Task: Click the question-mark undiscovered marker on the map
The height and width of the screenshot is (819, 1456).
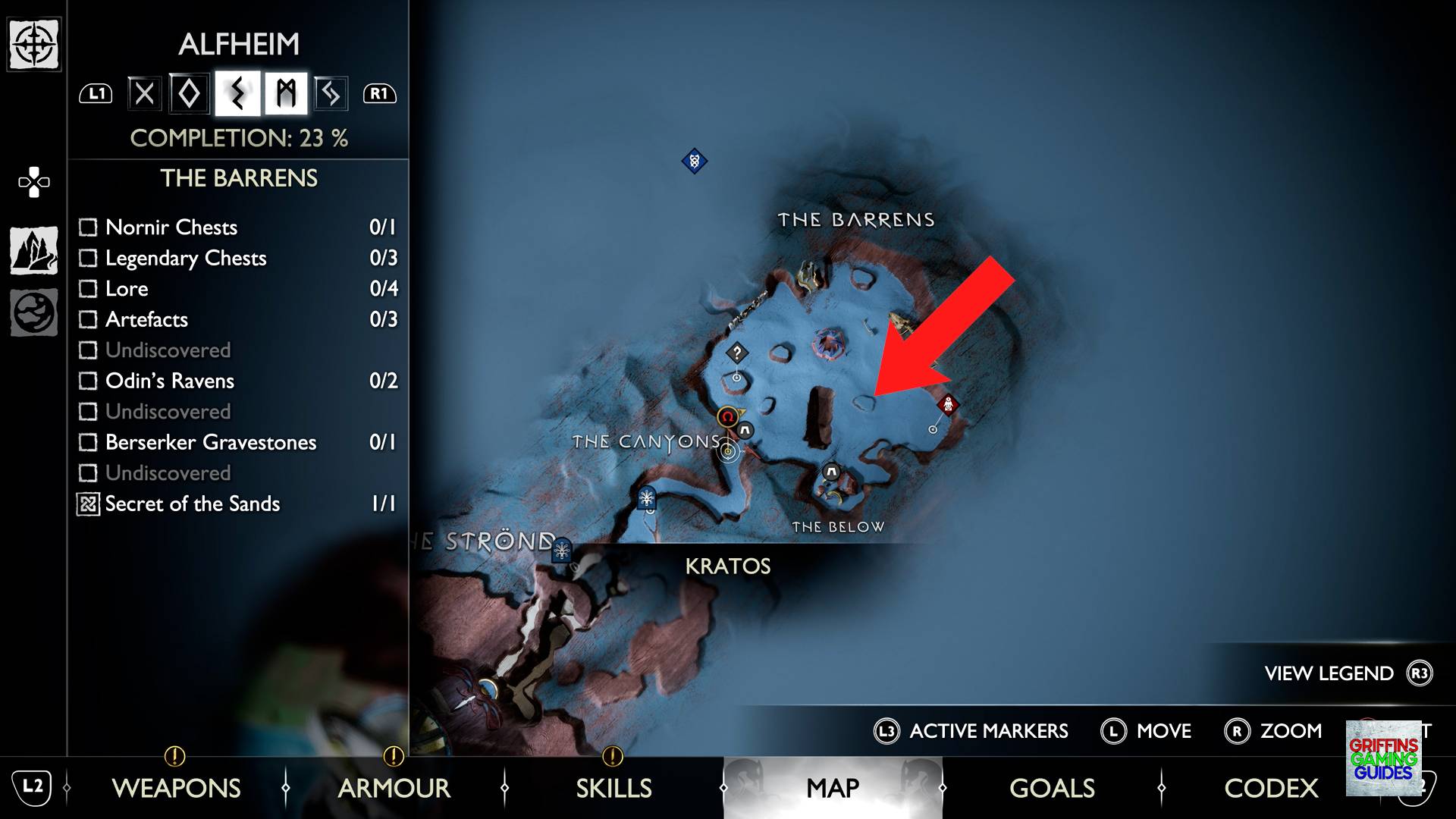Action: [737, 353]
